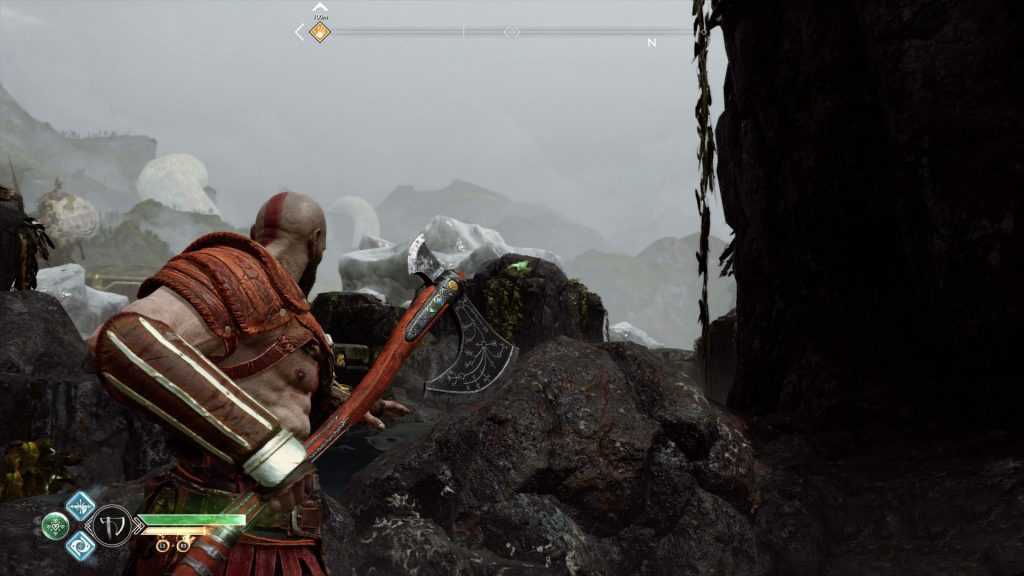1024x576 pixels.
Task: Click the North indicator on the compass
Action: pos(652,43)
